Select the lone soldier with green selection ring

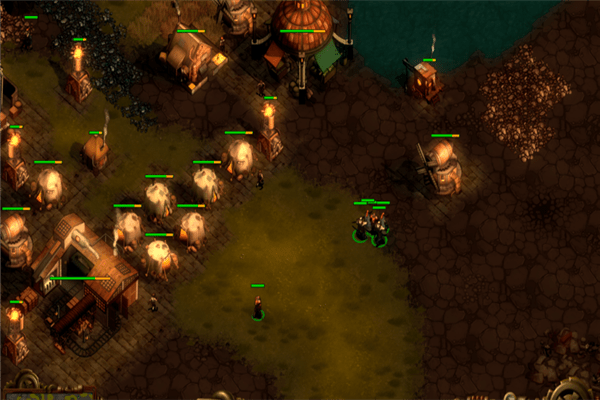258,308
